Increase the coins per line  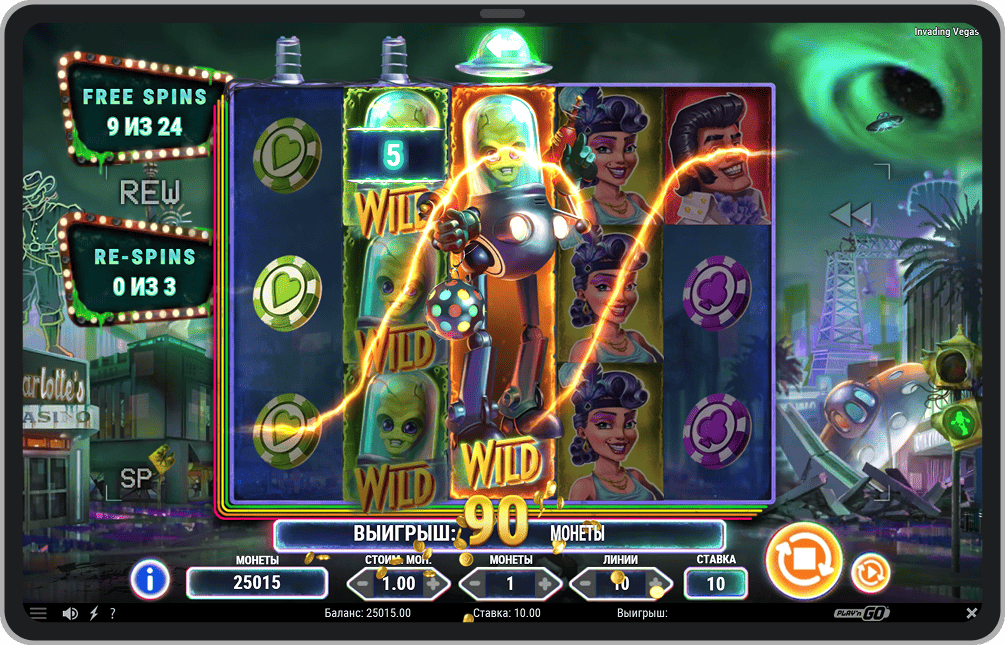click(545, 583)
